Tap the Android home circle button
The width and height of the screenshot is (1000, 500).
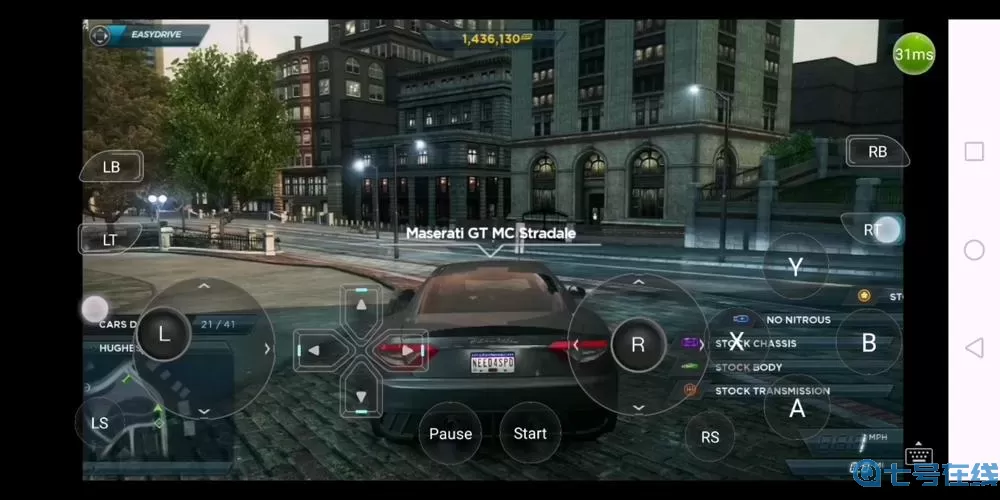pos(974,250)
